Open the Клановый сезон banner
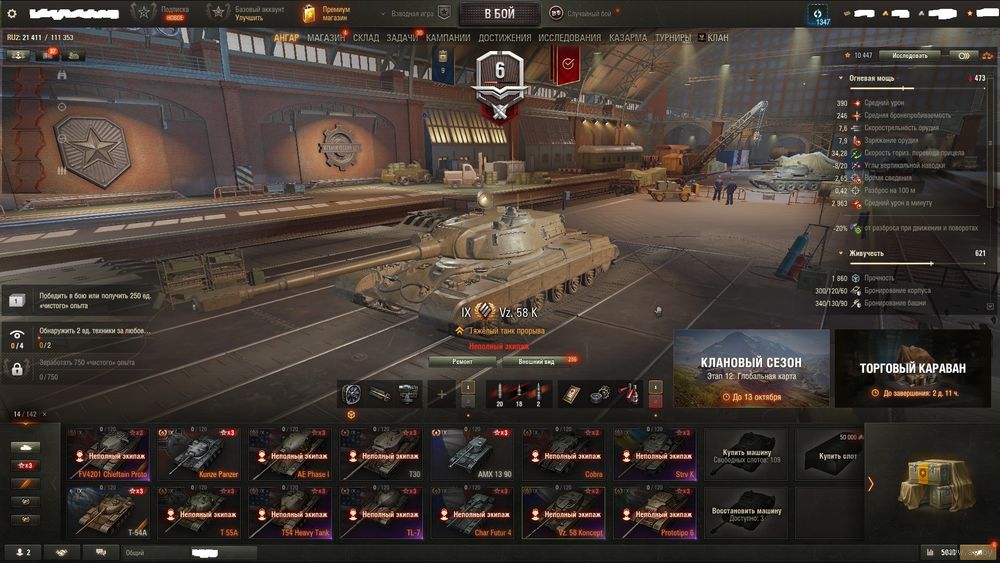Image resolution: width=1000 pixels, height=563 pixels. pos(751,368)
